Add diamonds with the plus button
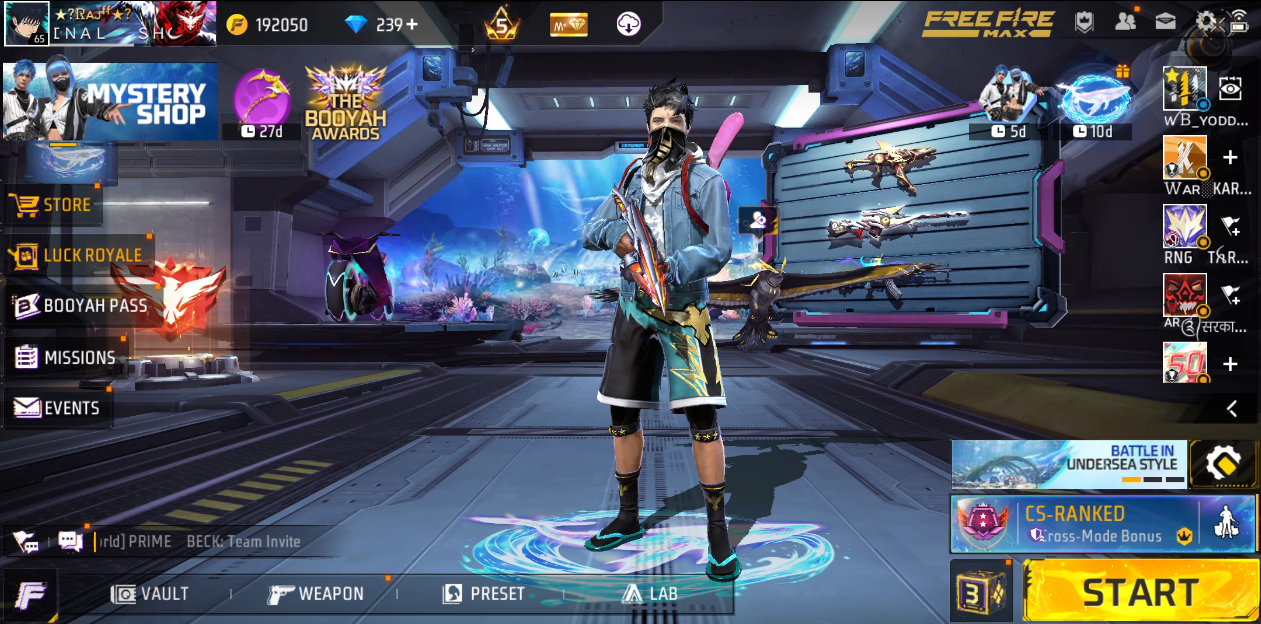 point(411,25)
